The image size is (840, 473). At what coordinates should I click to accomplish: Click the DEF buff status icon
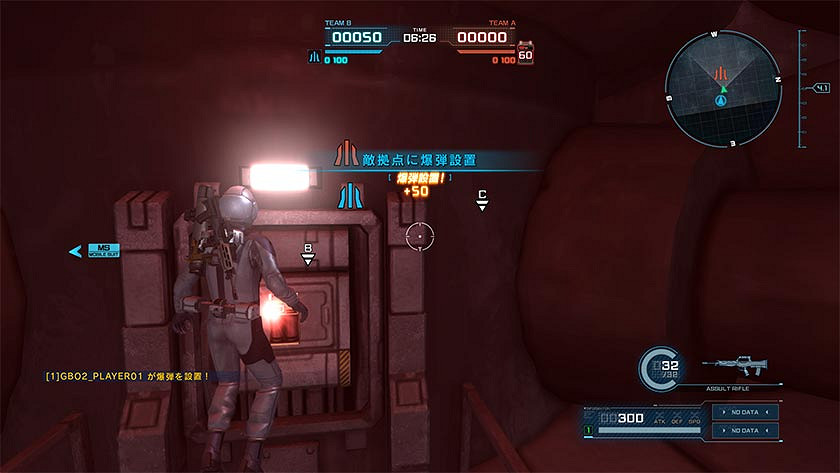point(677,415)
